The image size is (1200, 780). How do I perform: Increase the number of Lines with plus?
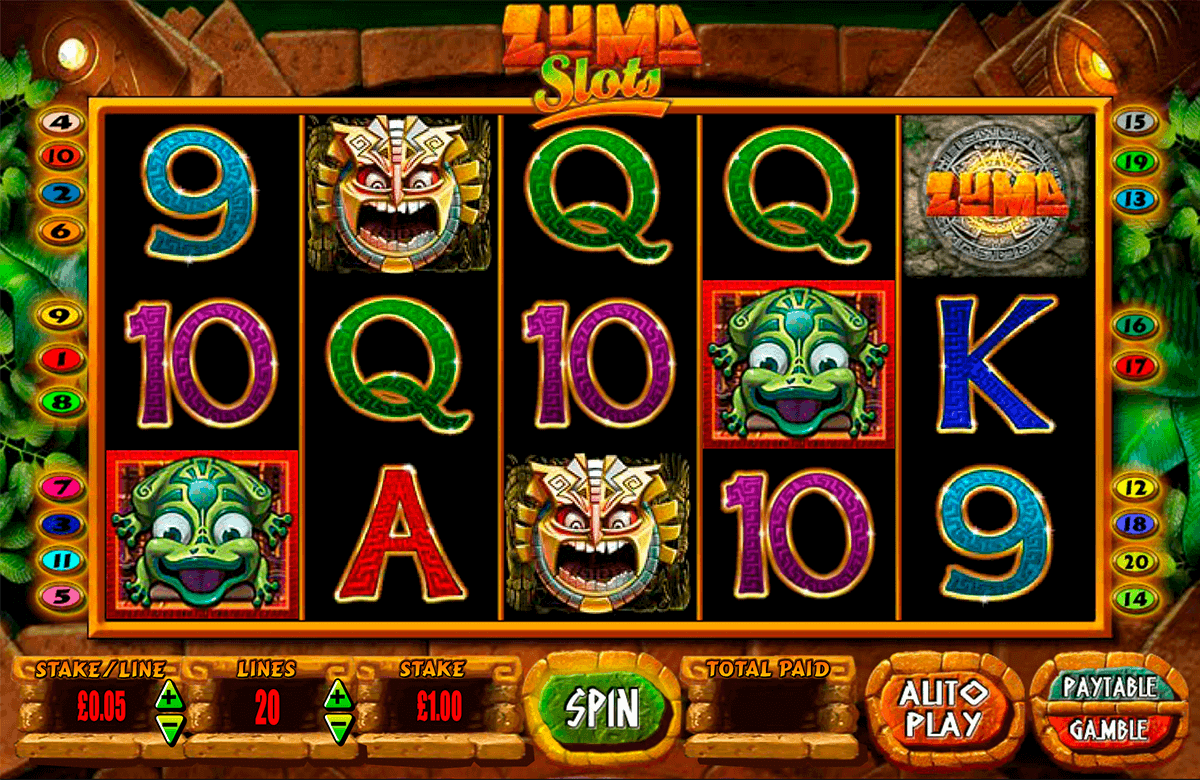(339, 693)
